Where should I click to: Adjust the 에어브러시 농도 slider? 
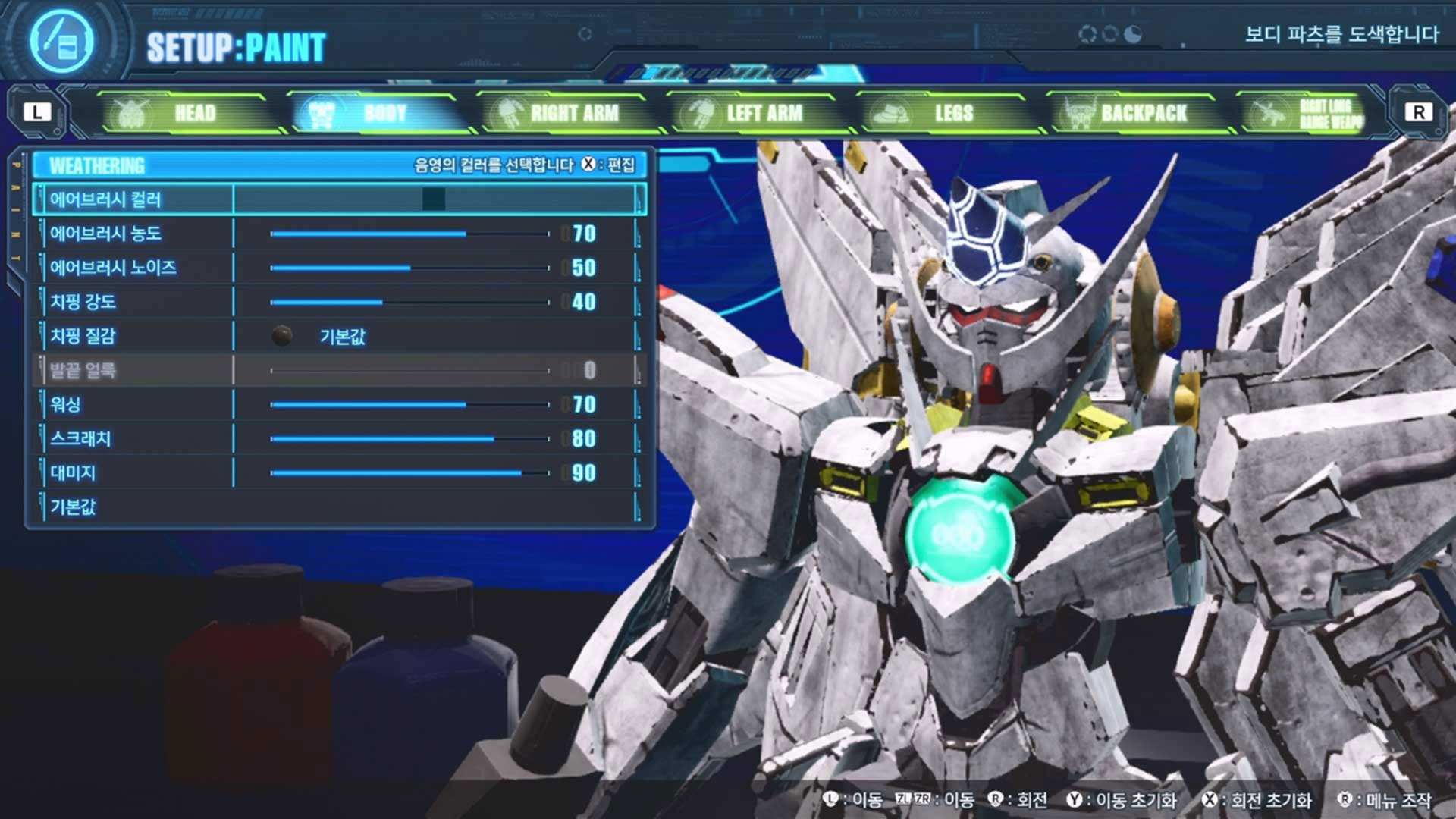[x=409, y=234]
